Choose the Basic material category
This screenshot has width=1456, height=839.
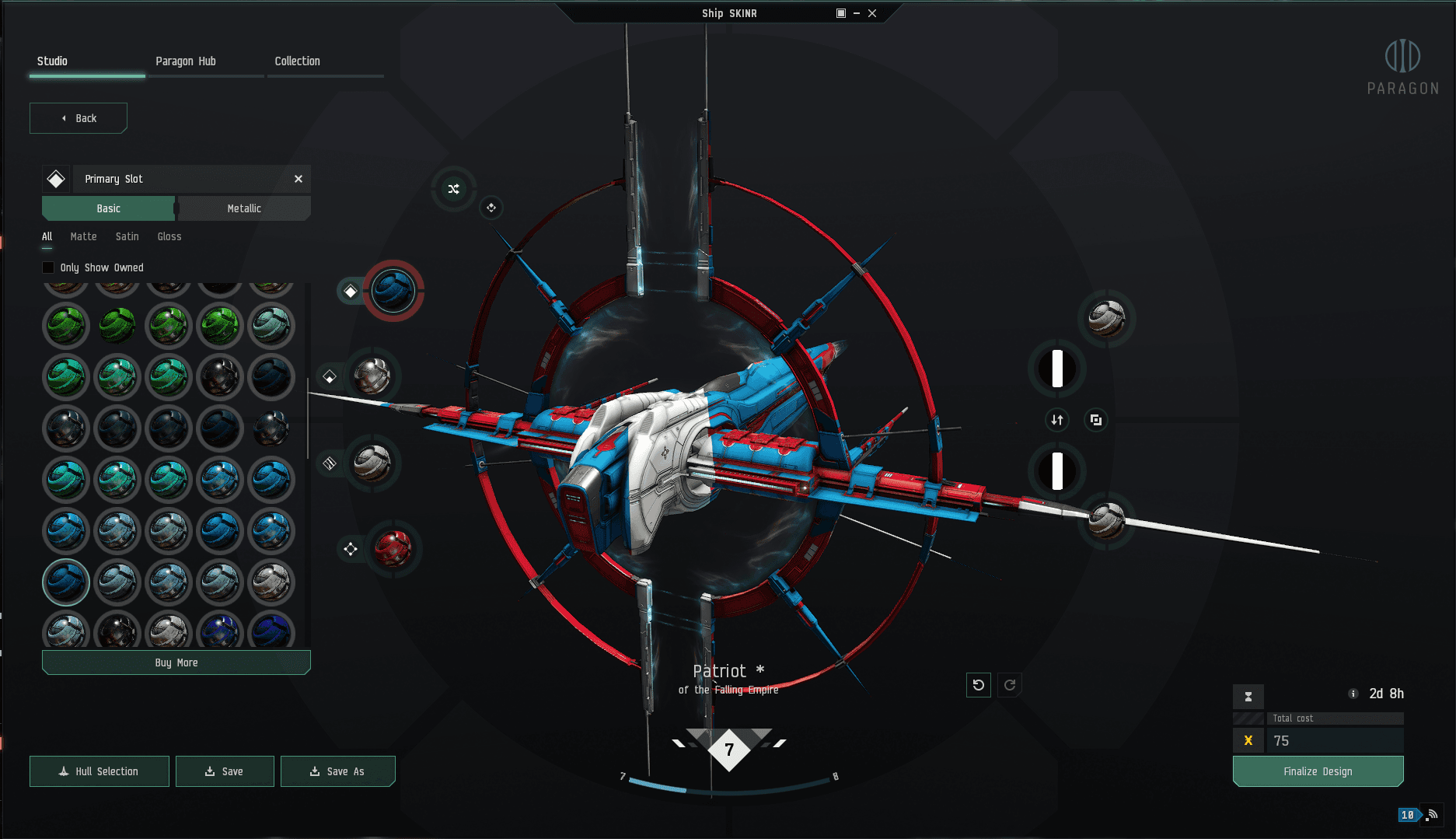click(x=109, y=208)
